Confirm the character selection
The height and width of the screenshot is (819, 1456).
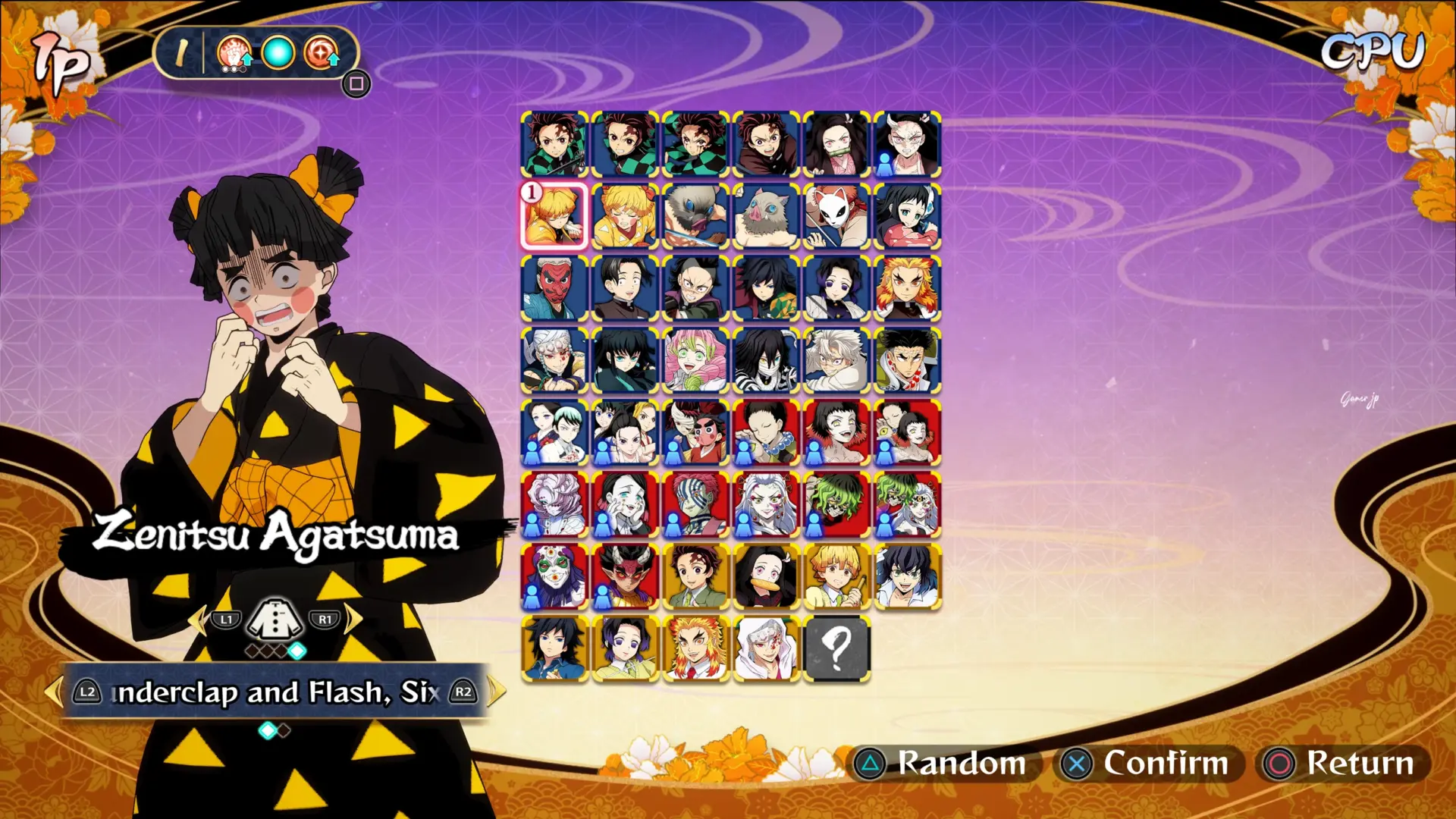[1148, 763]
